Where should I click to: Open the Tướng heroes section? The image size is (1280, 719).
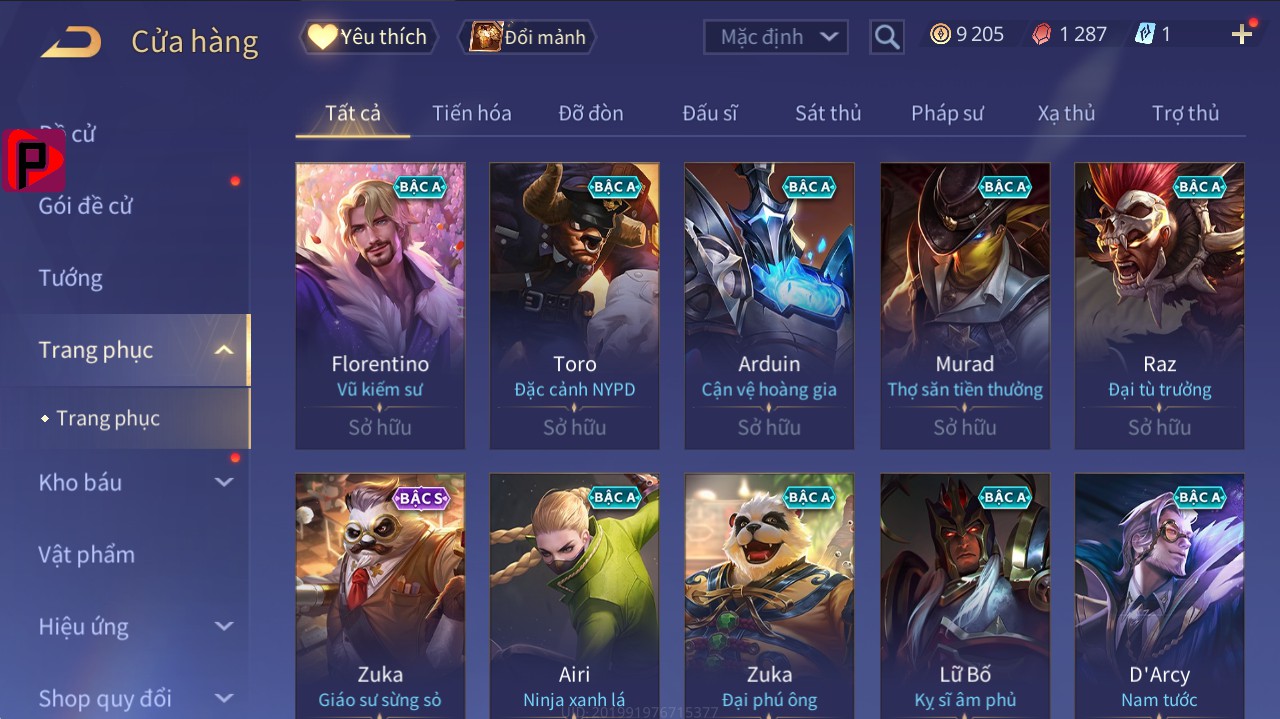[71, 278]
